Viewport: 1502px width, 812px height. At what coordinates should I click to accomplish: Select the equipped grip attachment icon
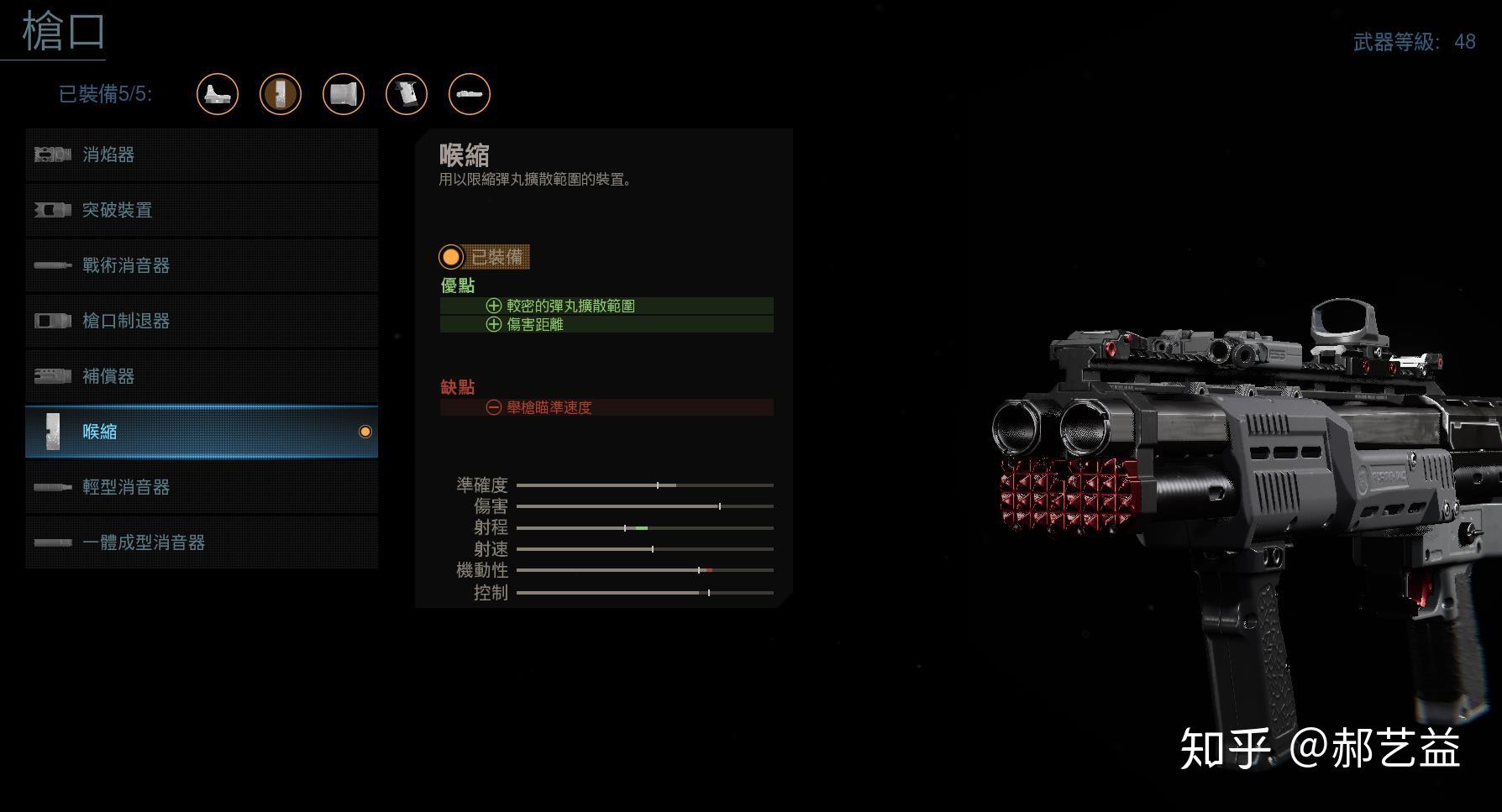coord(406,94)
